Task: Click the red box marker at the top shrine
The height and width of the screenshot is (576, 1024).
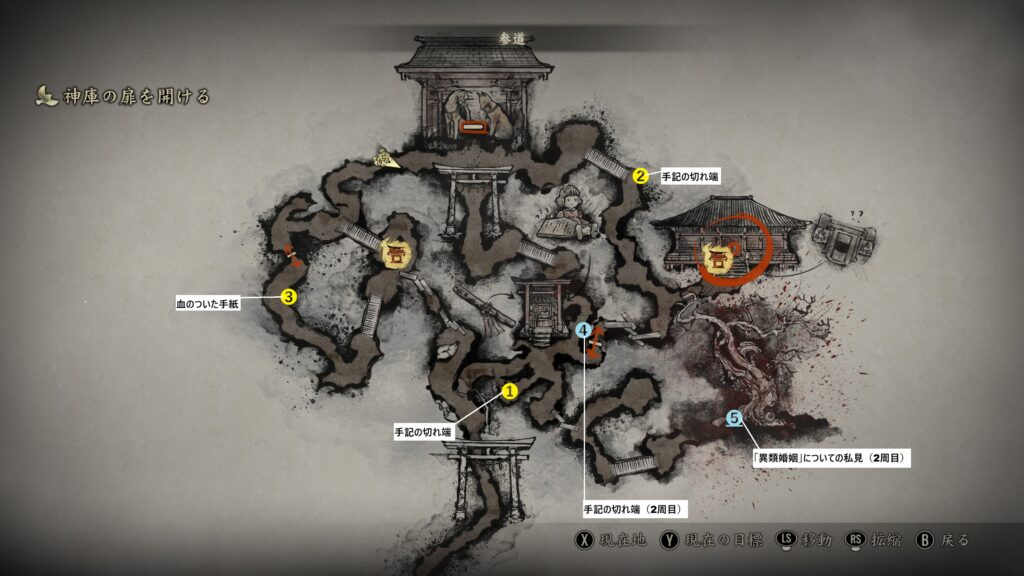Action: pos(472,128)
